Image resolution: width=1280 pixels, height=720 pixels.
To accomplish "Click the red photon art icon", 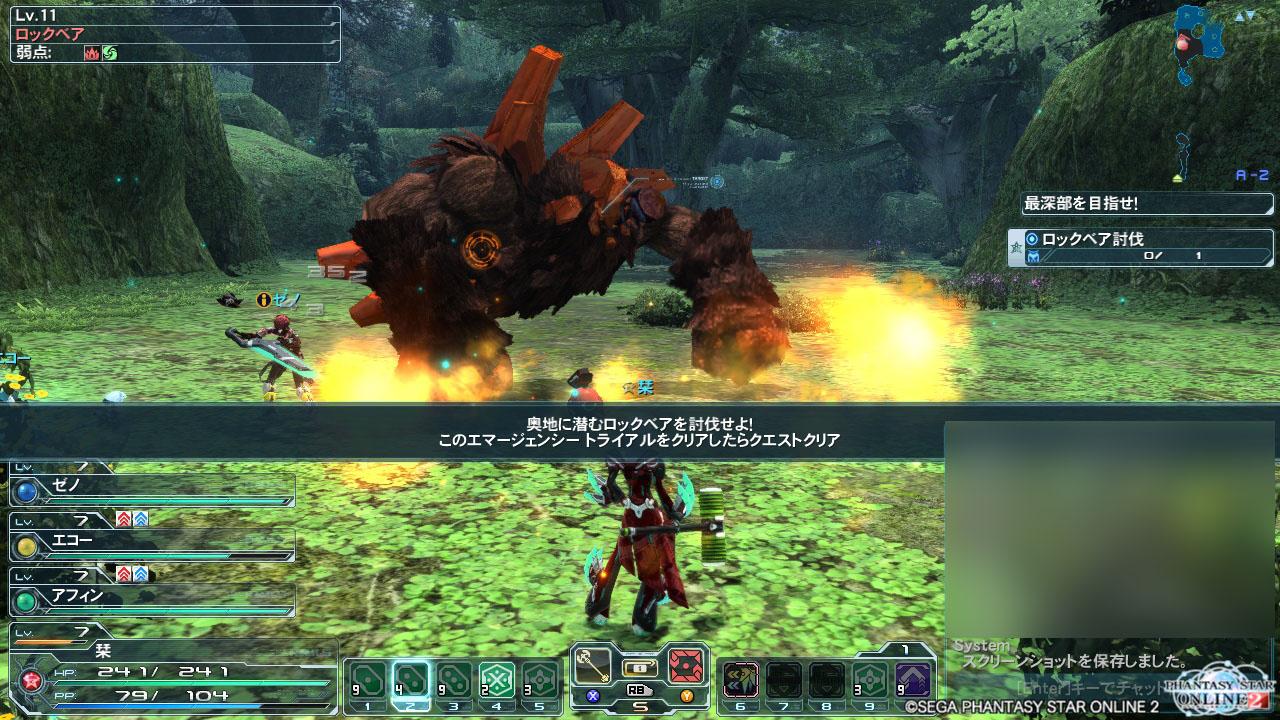I will pyautogui.click(x=687, y=665).
